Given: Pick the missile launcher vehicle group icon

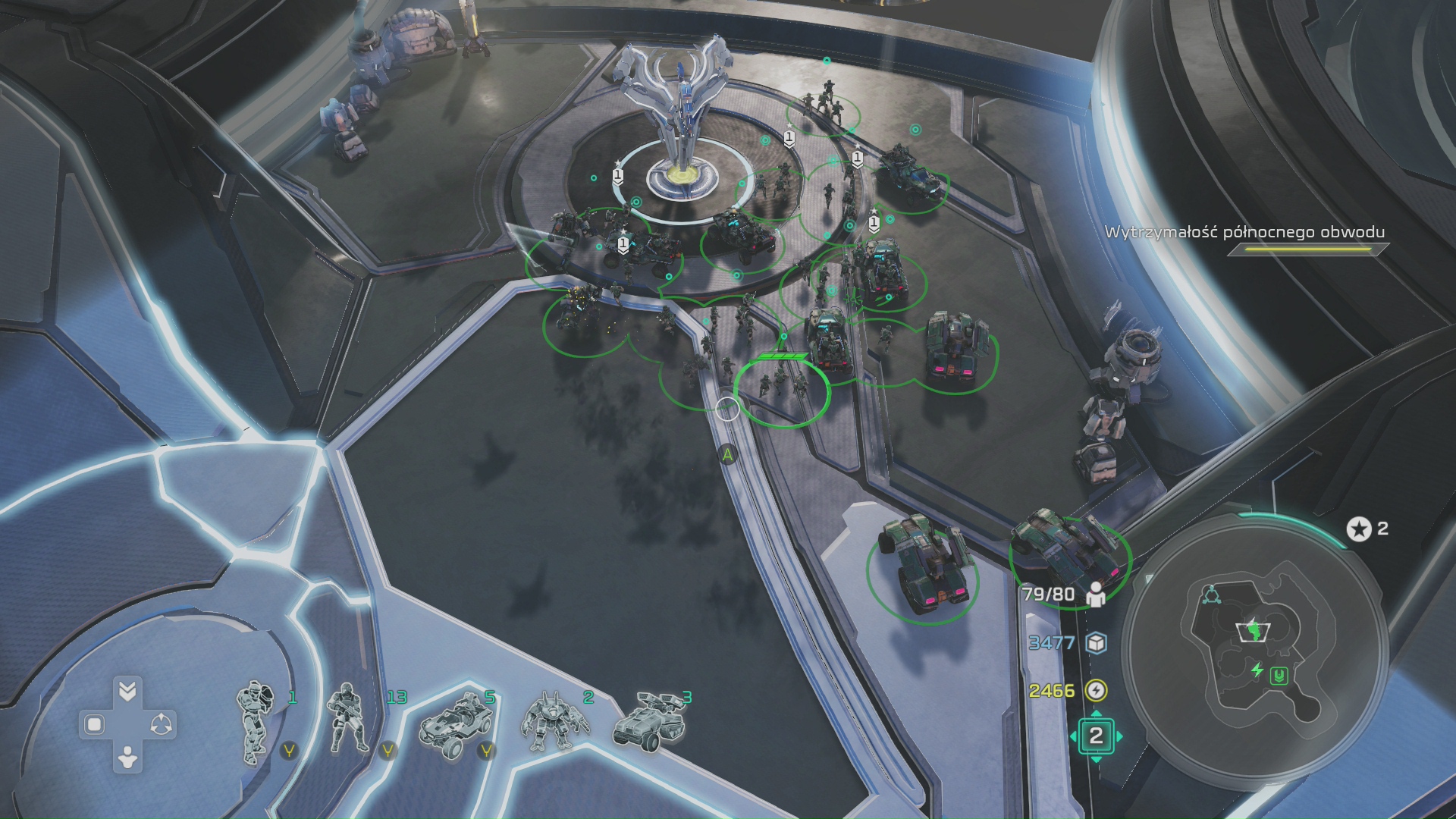Looking at the screenshot, I should [650, 720].
